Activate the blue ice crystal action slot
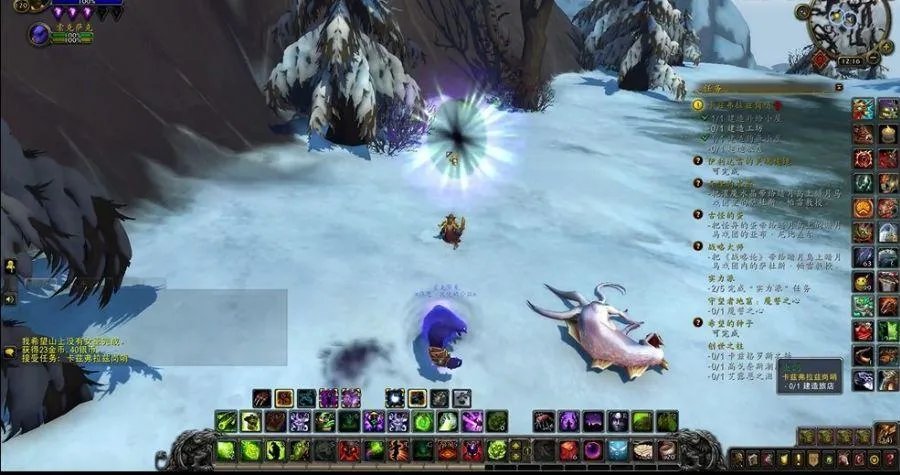Viewport: 900px width, 475px height. pyautogui.click(x=618, y=450)
